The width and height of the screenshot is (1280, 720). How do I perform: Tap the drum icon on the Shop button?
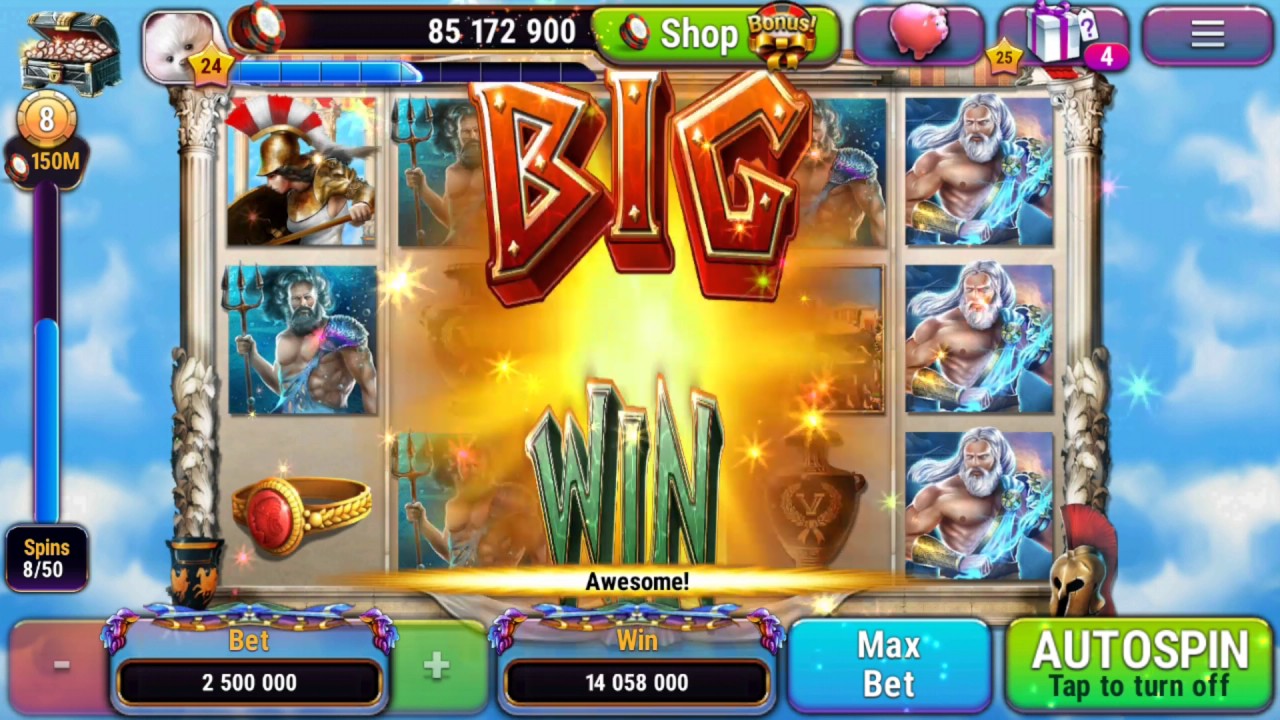coord(632,33)
